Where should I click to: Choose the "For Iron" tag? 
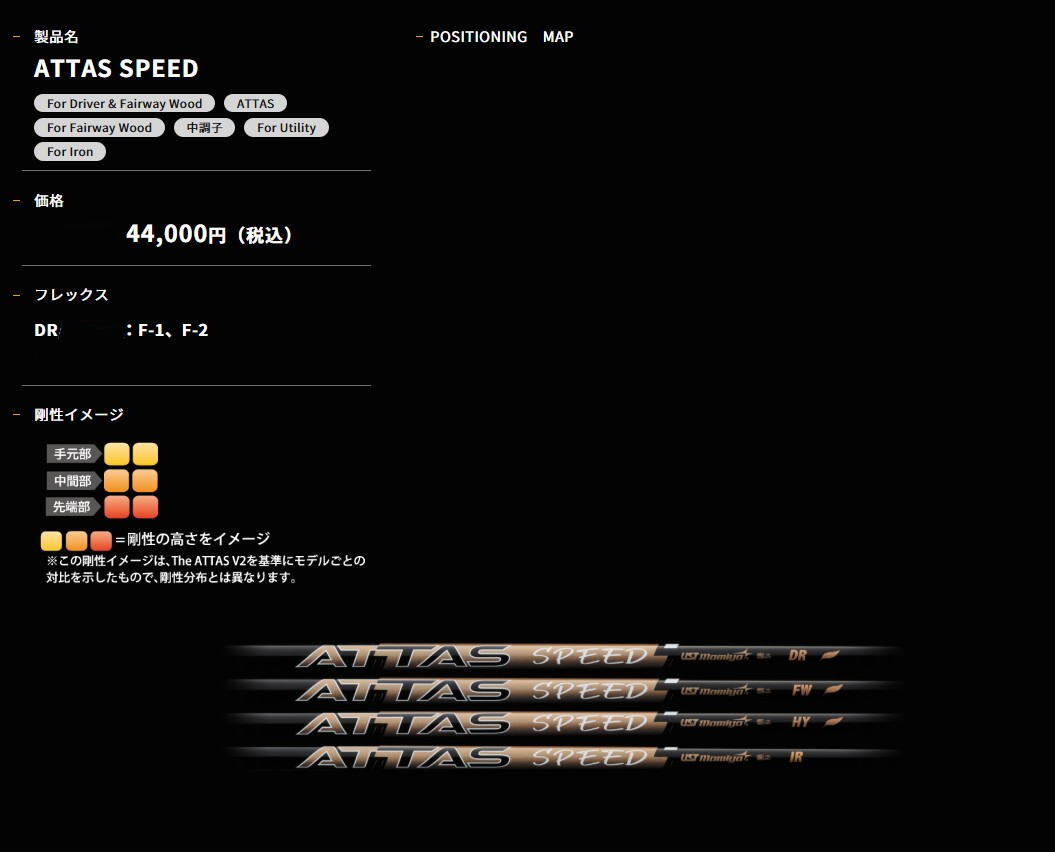70,152
